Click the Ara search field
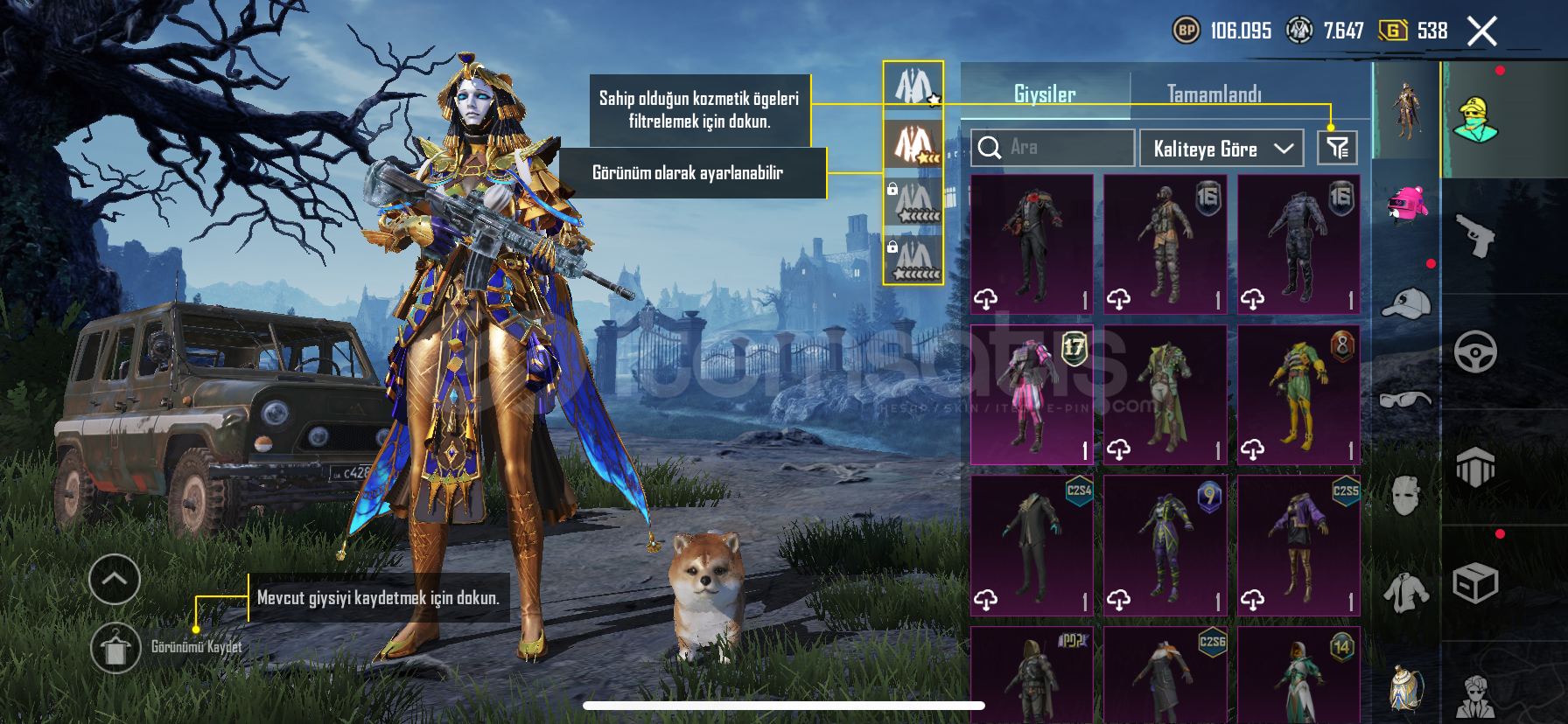 pos(1053,148)
